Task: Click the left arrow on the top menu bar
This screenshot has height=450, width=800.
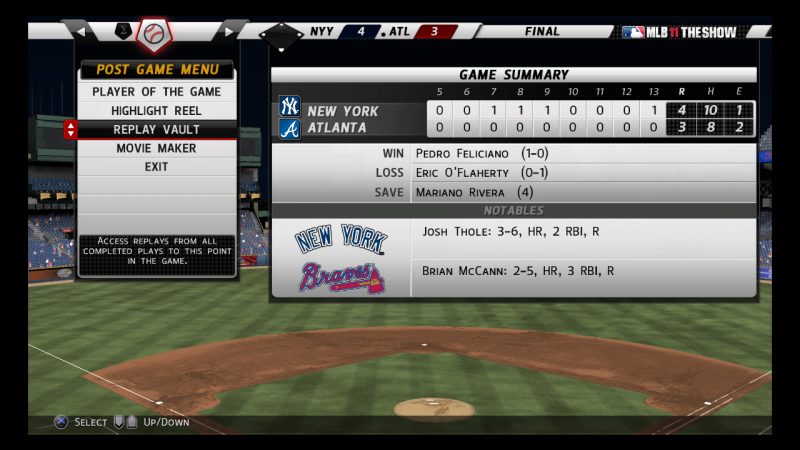Action: click(80, 32)
